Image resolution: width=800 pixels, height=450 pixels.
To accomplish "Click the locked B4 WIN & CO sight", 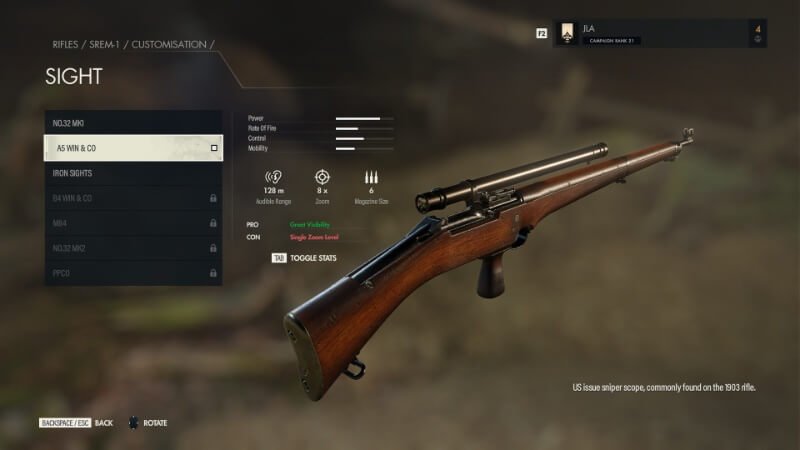I will 132,198.
